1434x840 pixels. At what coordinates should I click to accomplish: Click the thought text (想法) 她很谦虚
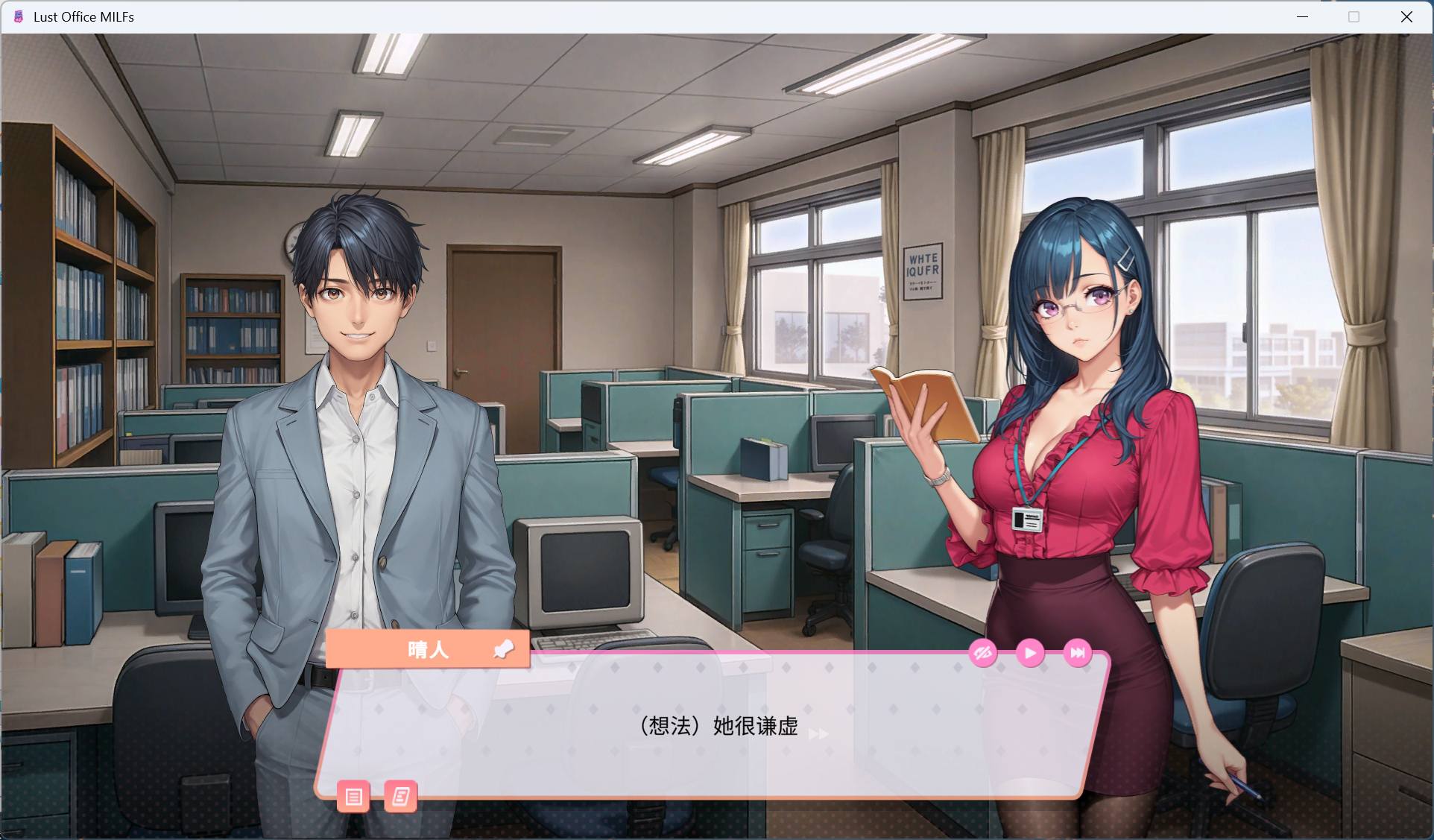716,727
